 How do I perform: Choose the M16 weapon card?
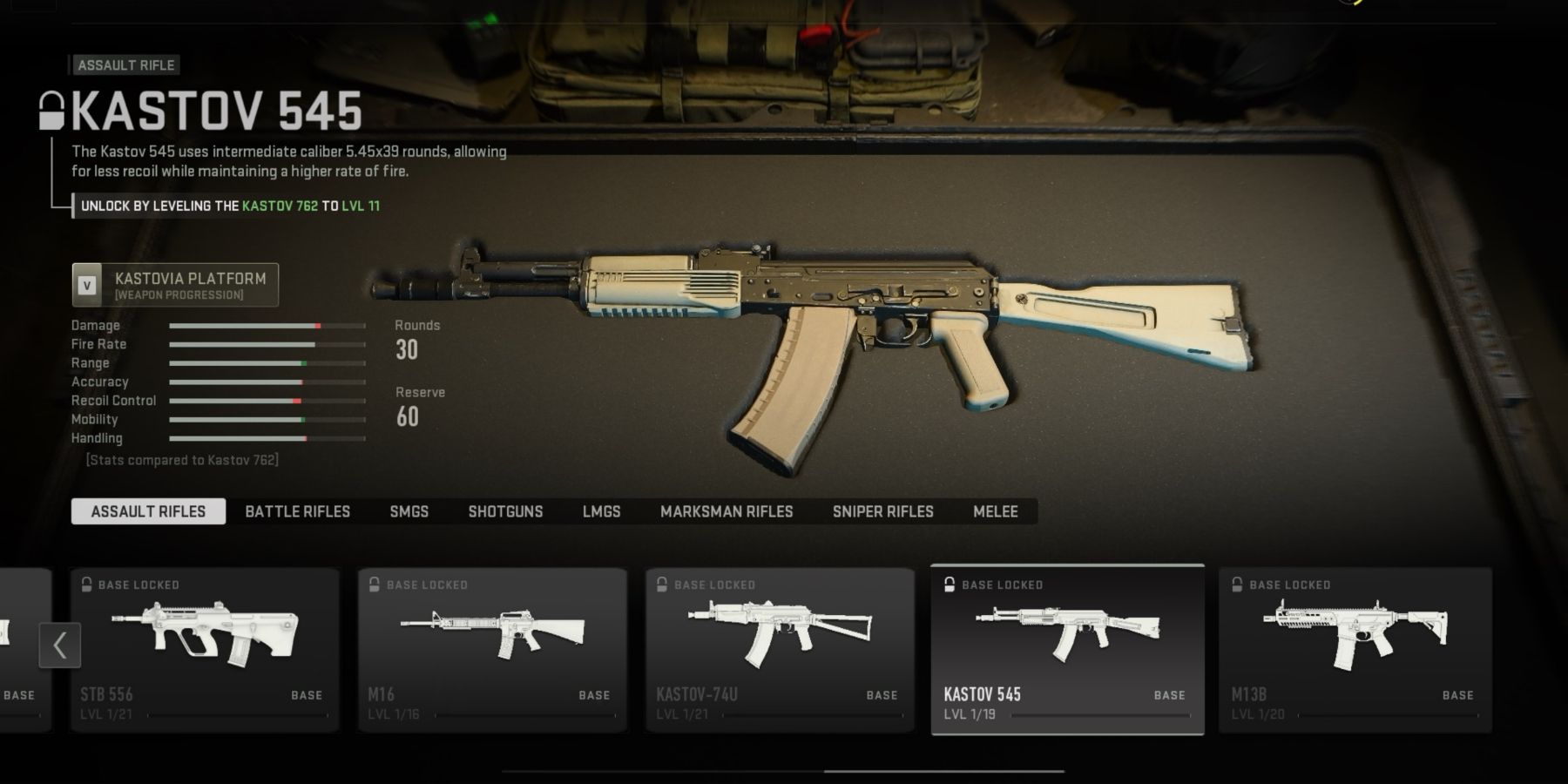pyautogui.click(x=492, y=649)
